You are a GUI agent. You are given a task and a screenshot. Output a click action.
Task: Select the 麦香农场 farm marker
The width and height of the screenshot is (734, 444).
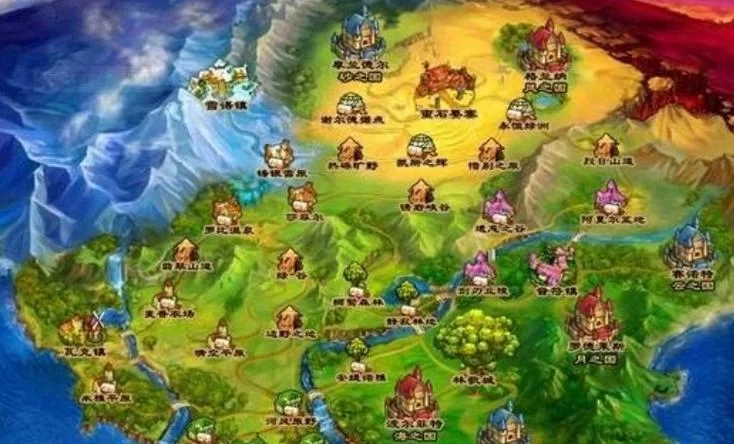167,292
